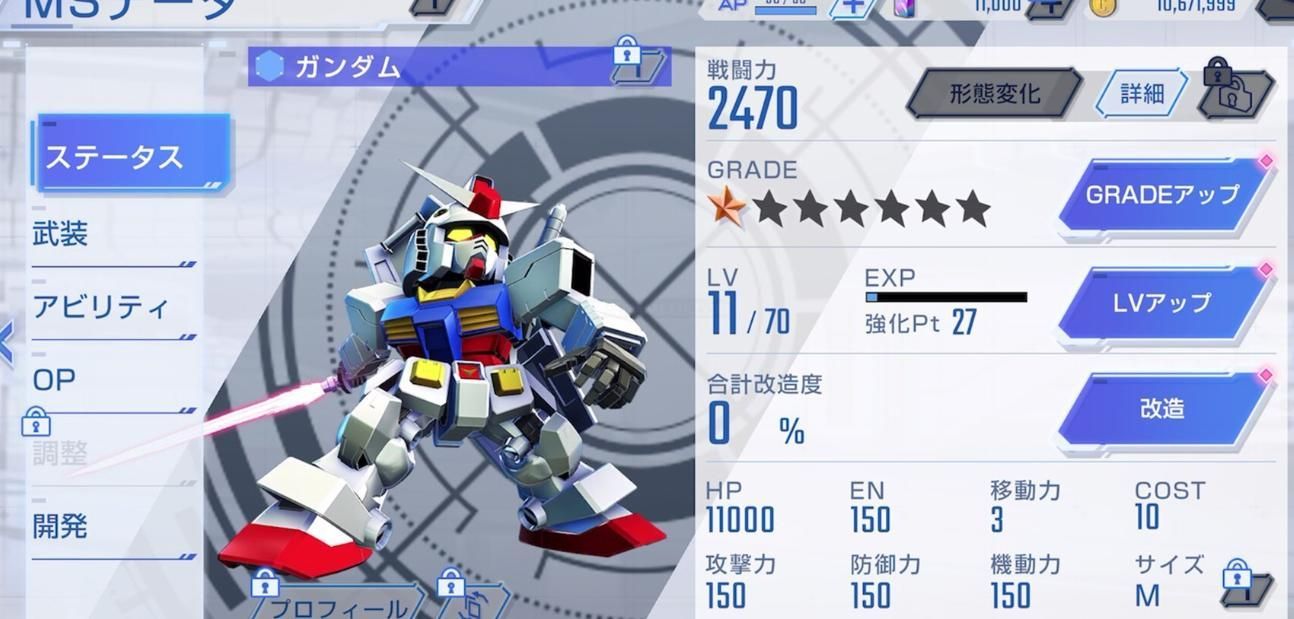Click the 形態変化 button

pos(994,94)
